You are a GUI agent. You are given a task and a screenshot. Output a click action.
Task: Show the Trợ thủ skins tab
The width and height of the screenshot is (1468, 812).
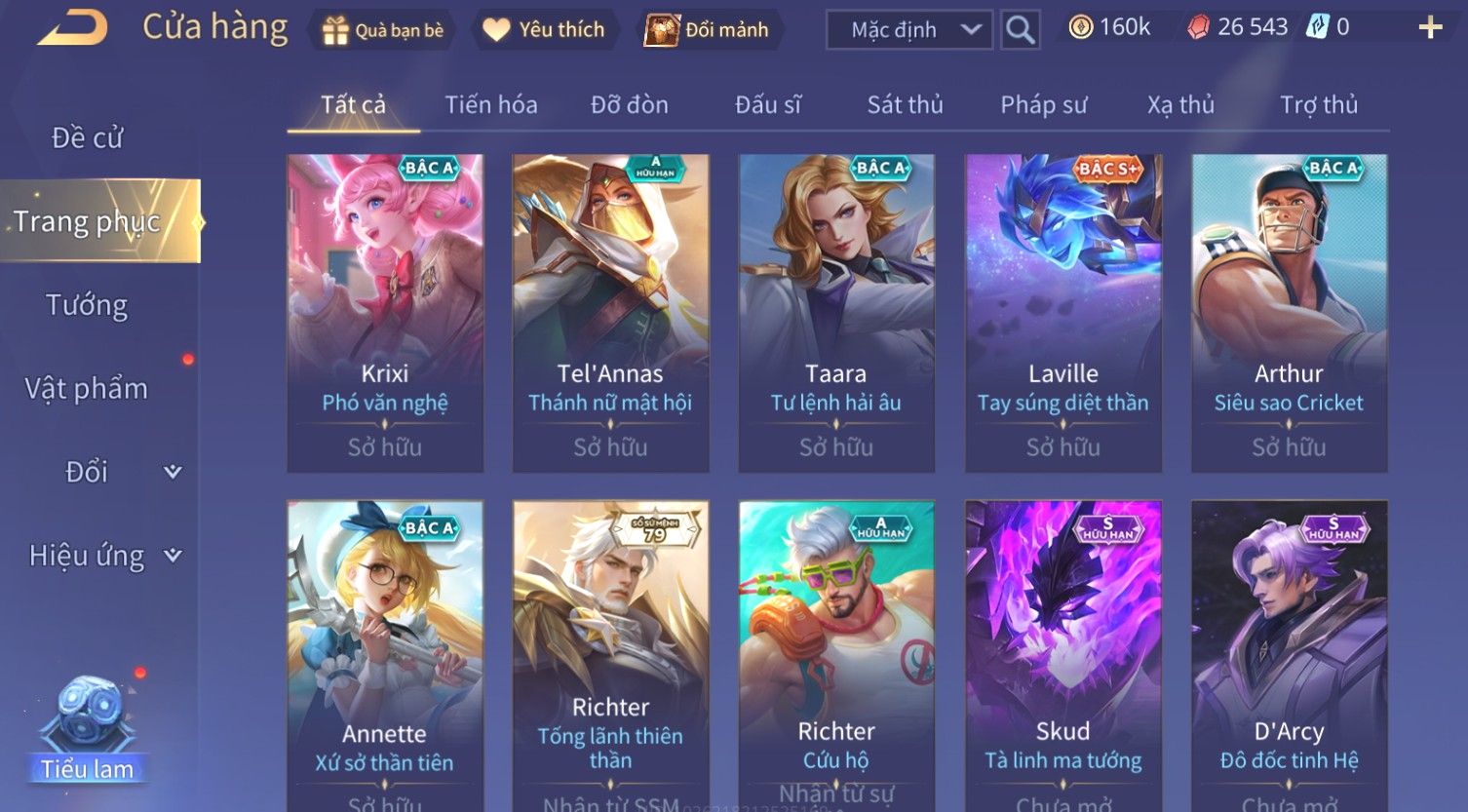(x=1318, y=104)
